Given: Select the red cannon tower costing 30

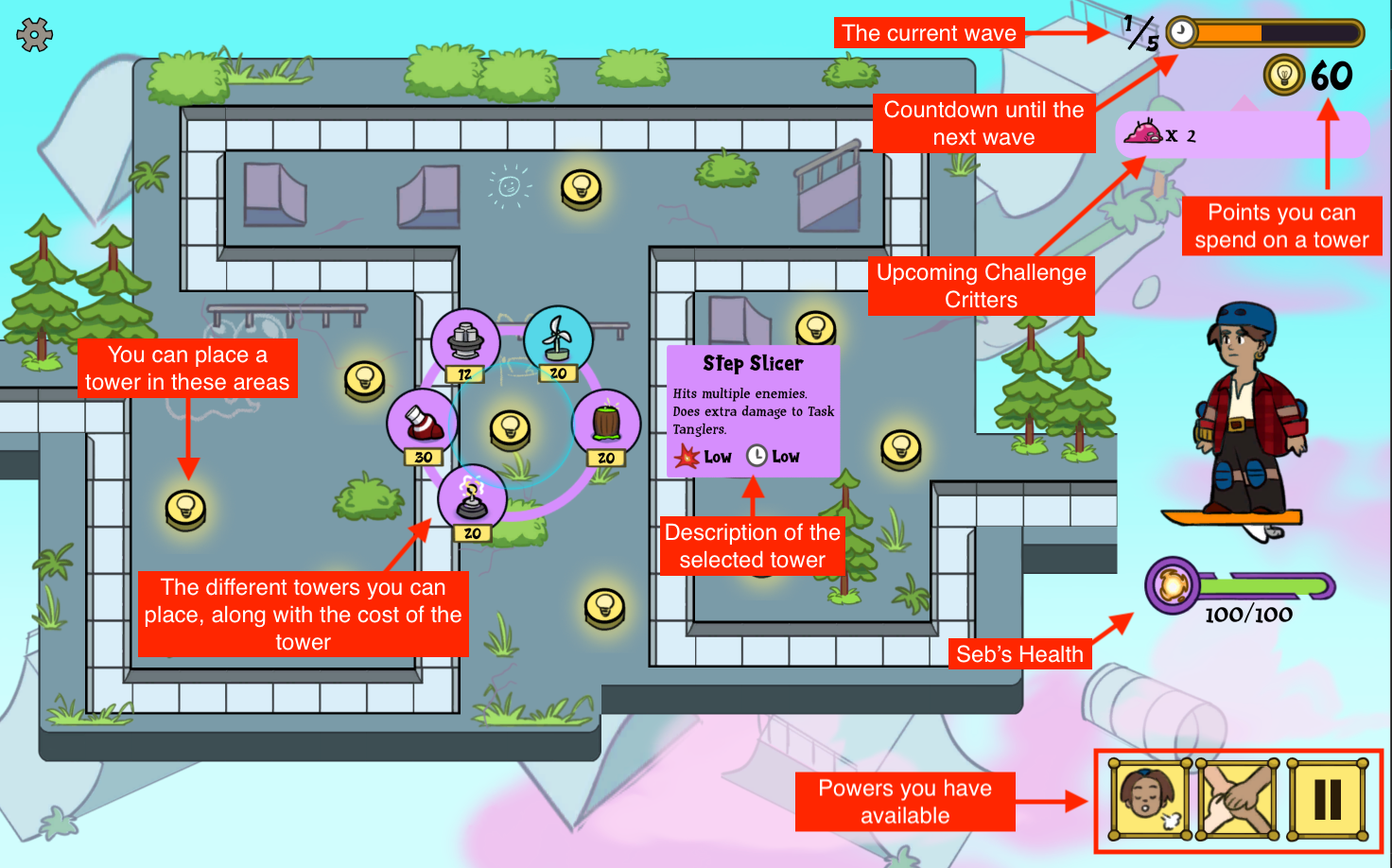Looking at the screenshot, I should (422, 423).
